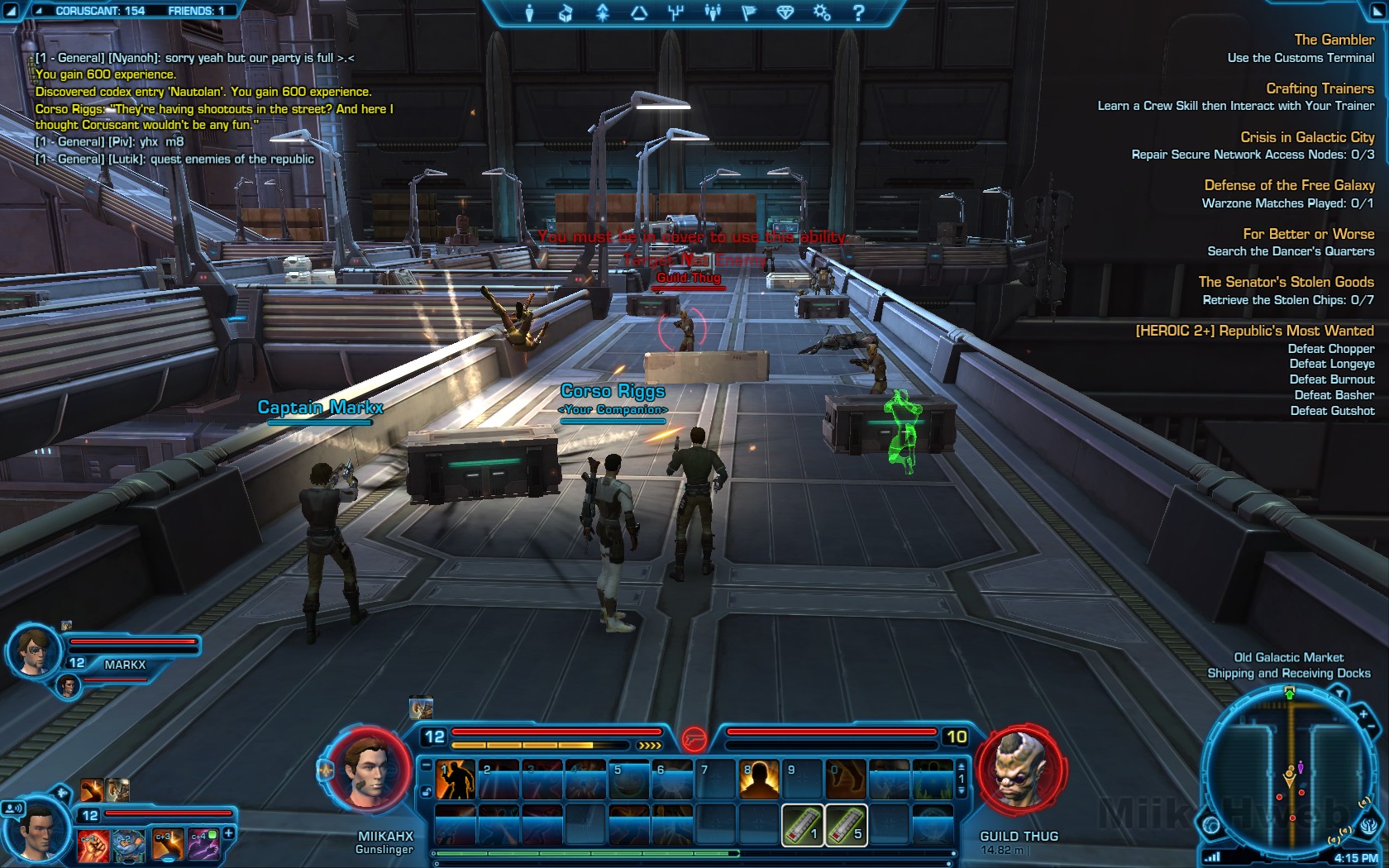Expand the companion ability bar with plus

point(229,834)
